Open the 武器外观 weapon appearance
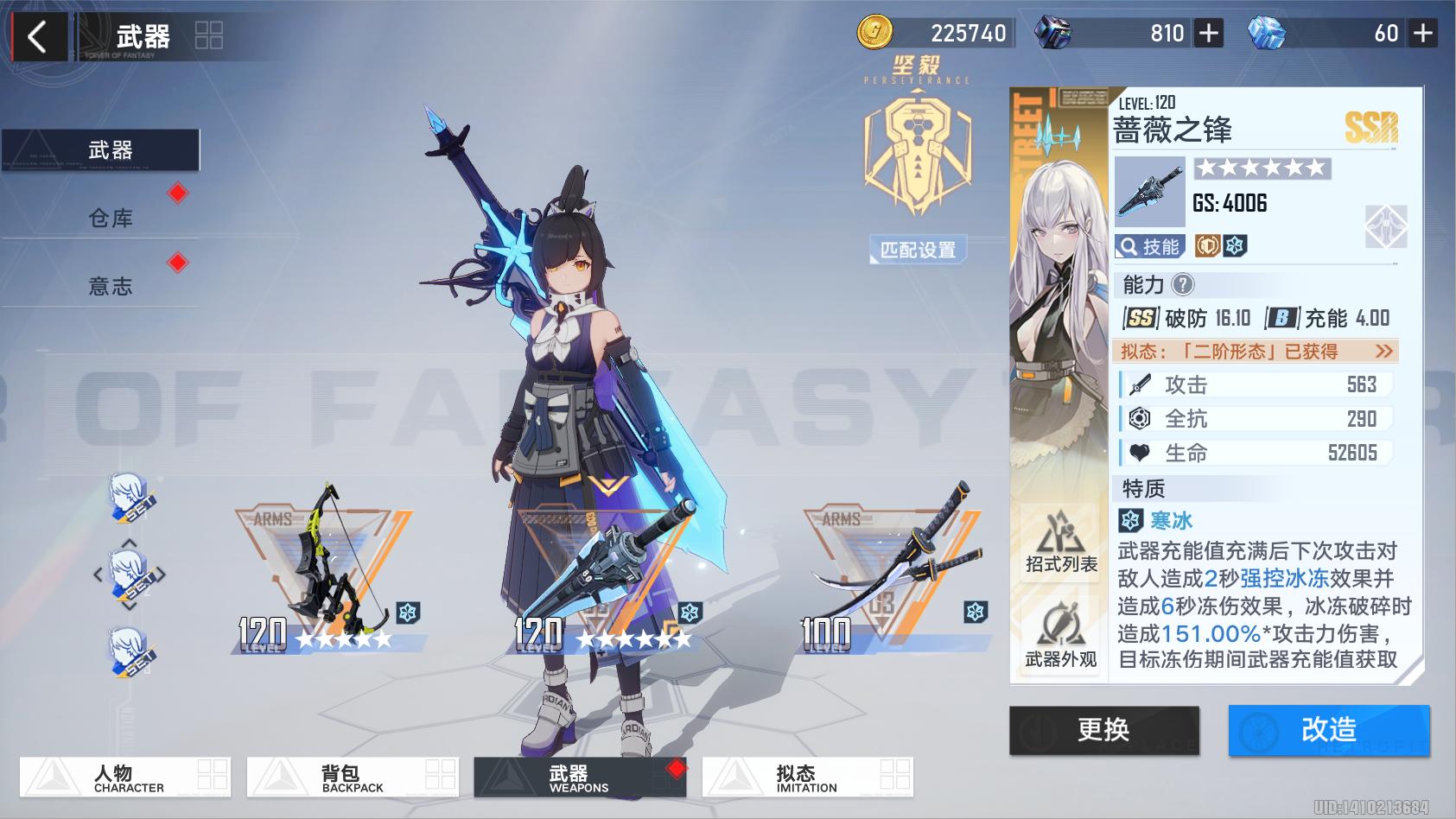 (1061, 637)
